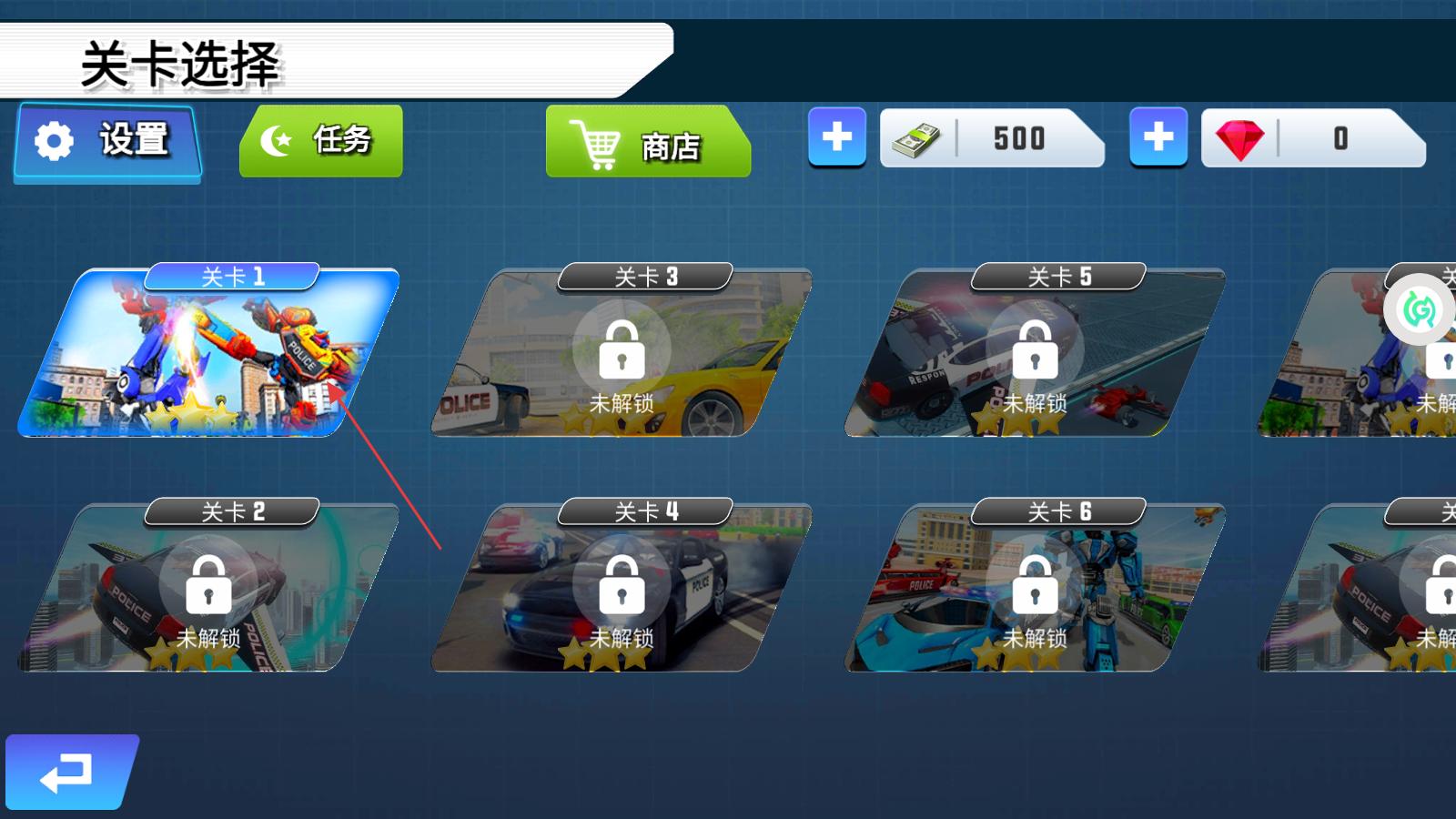Go back with the blue return arrow
Viewport: 1456px width, 819px height.
pyautogui.click(x=69, y=773)
